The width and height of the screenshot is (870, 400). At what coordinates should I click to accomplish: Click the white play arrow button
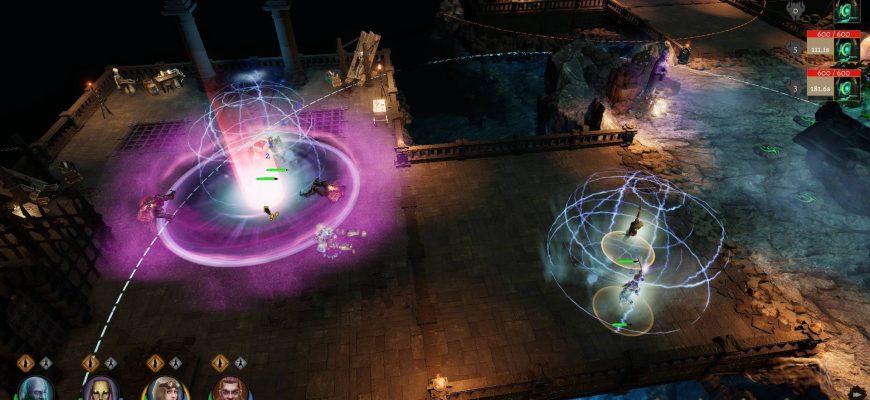[857, 392]
